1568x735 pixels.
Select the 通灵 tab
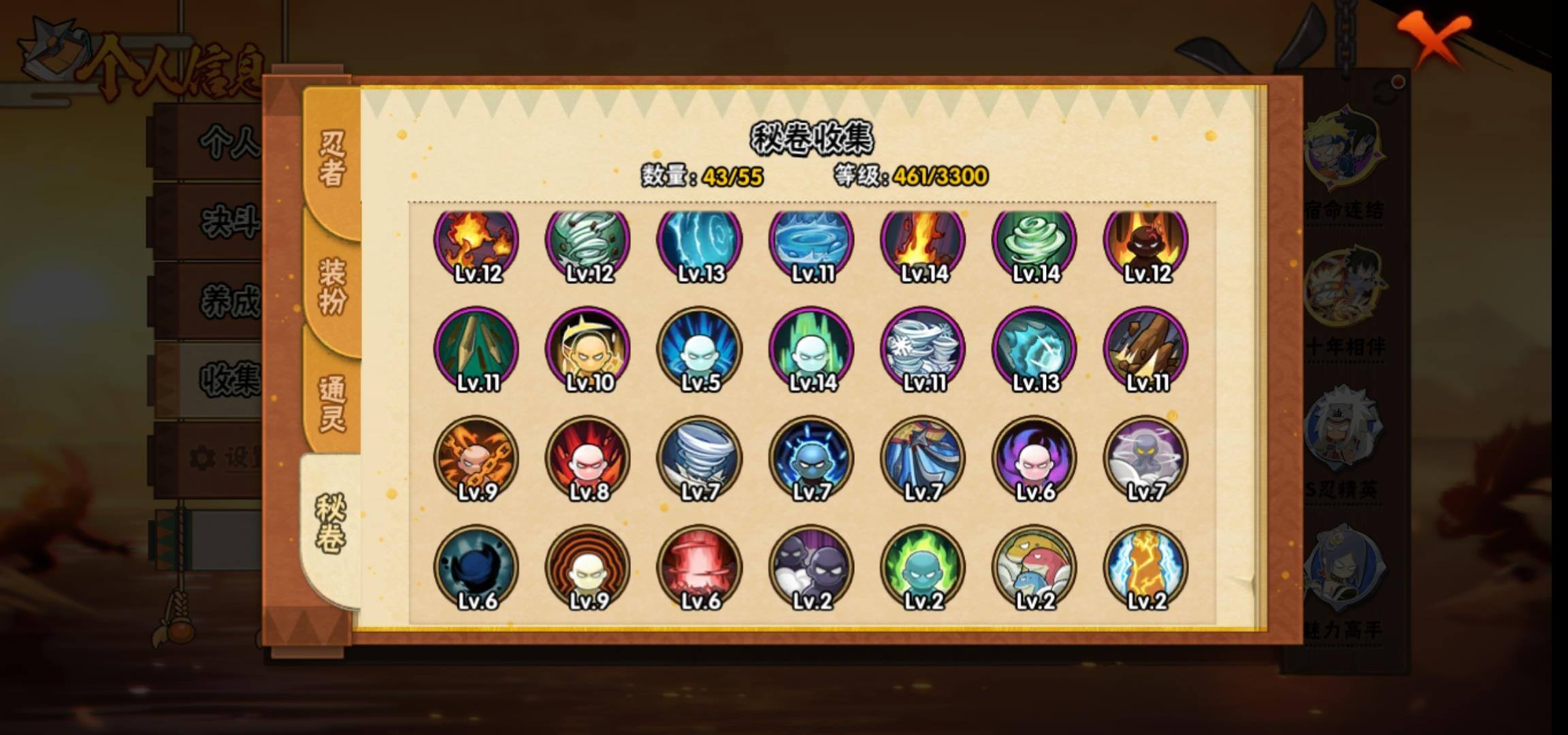coord(331,403)
